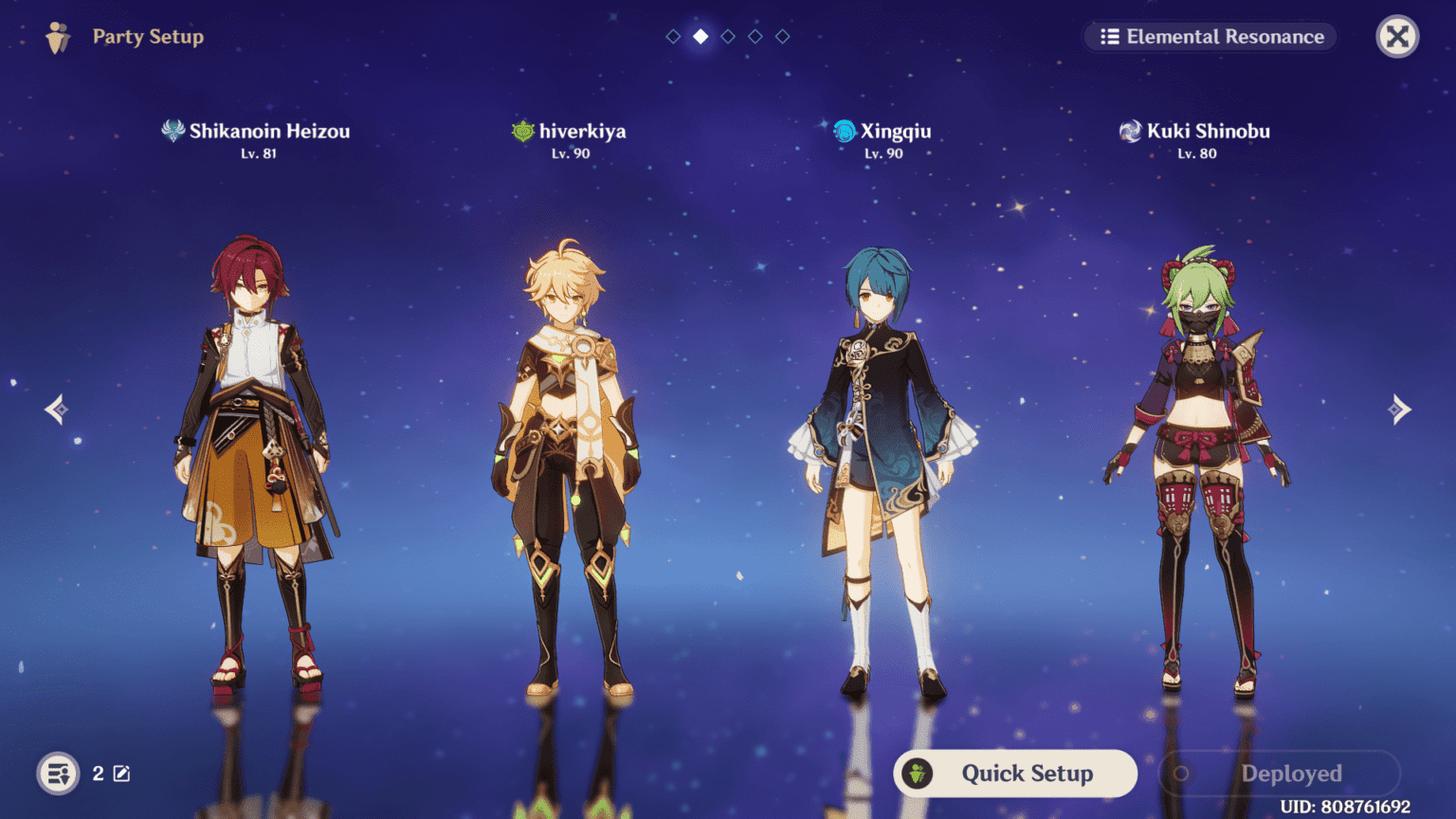Image resolution: width=1456 pixels, height=819 pixels.
Task: Click the Deployed button
Action: point(1279,773)
